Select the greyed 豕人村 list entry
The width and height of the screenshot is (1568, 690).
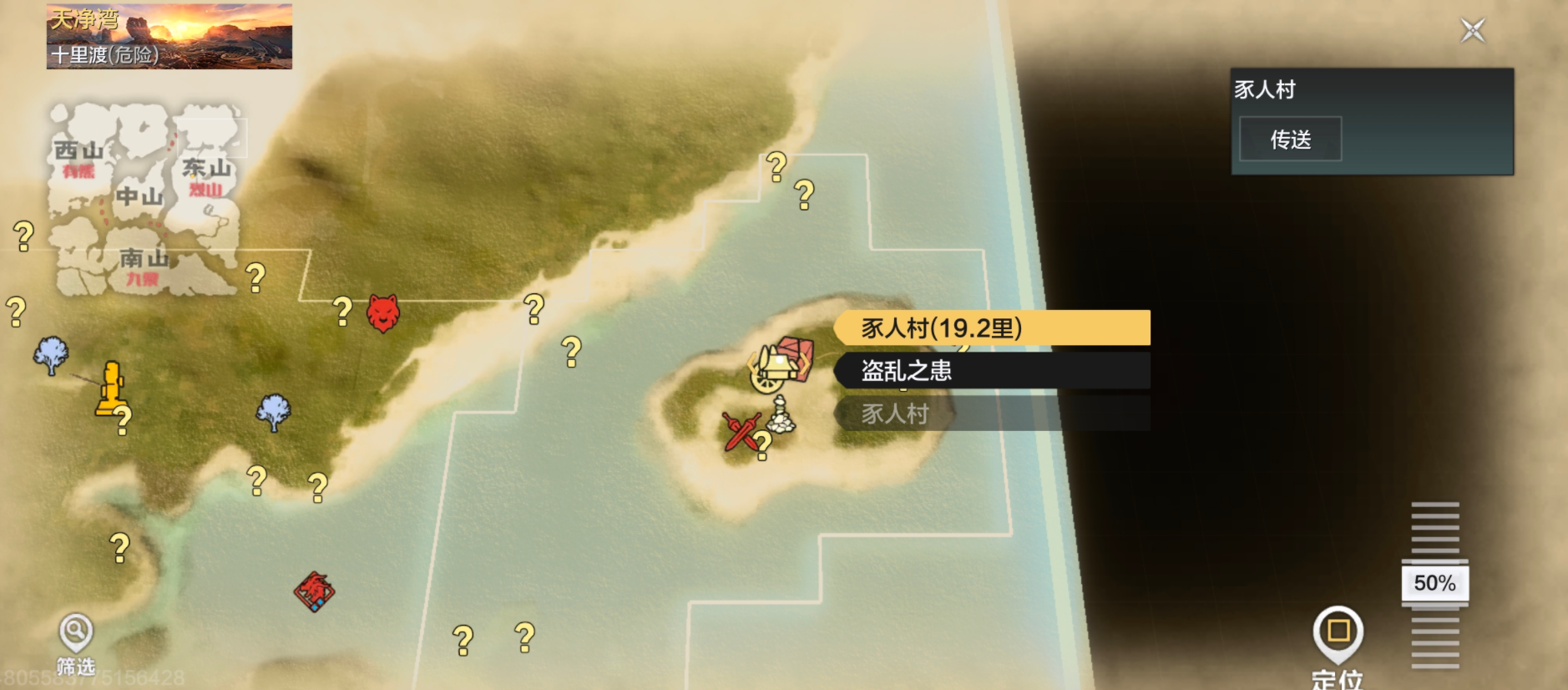[992, 413]
